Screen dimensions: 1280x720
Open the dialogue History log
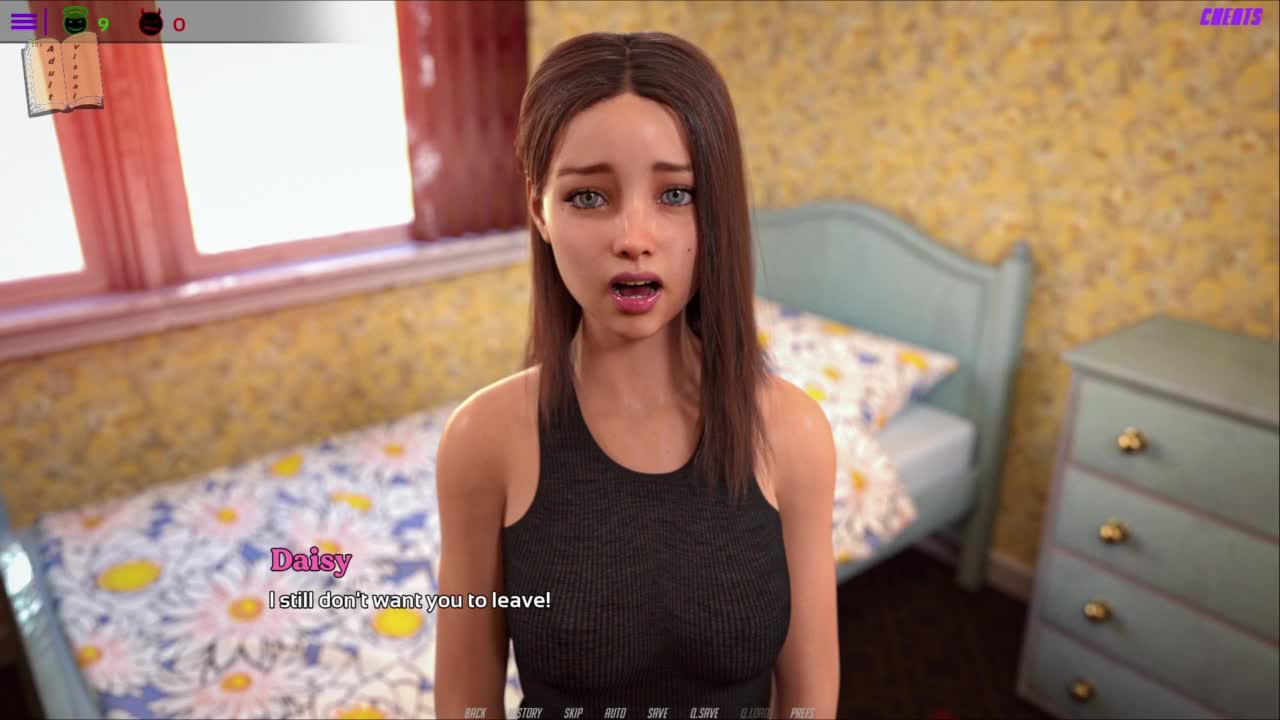(525, 712)
